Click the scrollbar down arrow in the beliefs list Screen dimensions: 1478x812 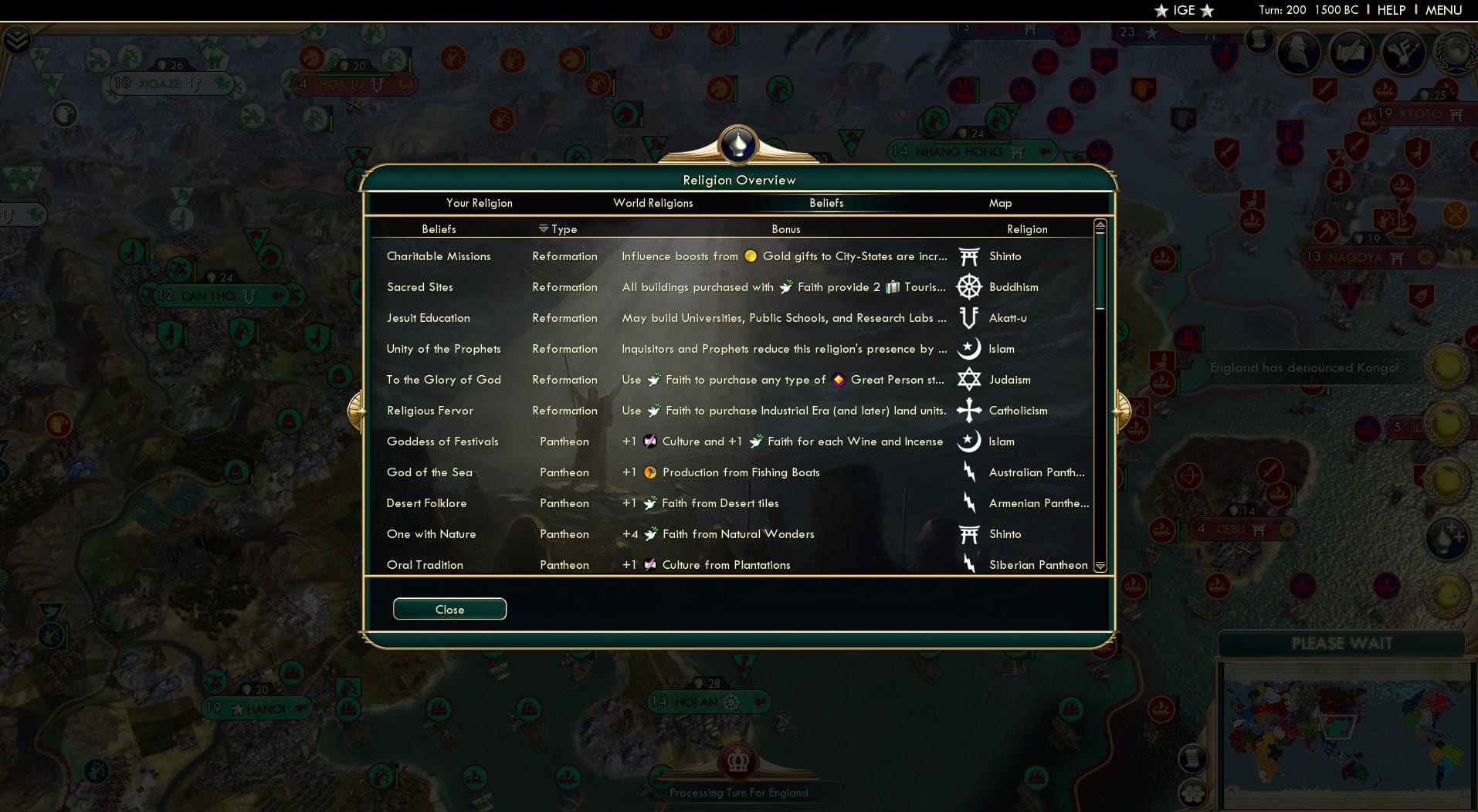(1100, 565)
